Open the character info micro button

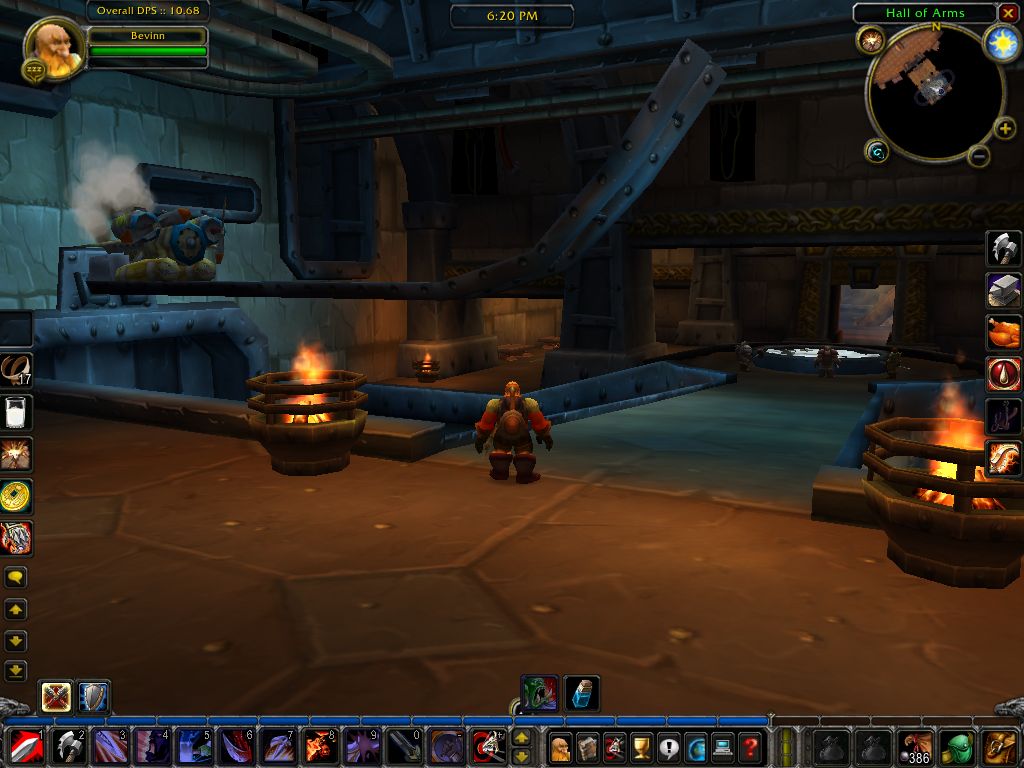[x=561, y=746]
